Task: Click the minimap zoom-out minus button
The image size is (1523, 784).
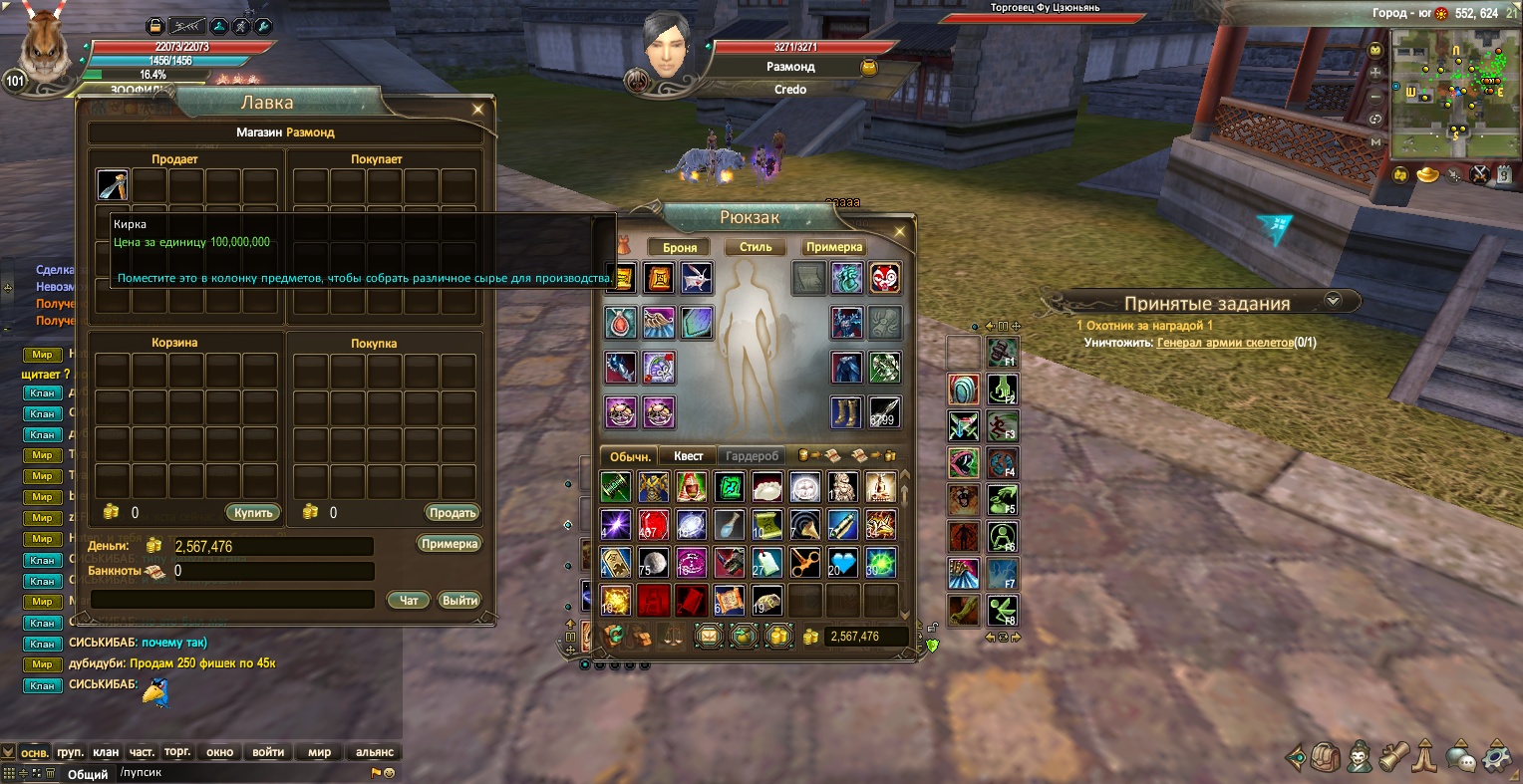Action: [1376, 97]
